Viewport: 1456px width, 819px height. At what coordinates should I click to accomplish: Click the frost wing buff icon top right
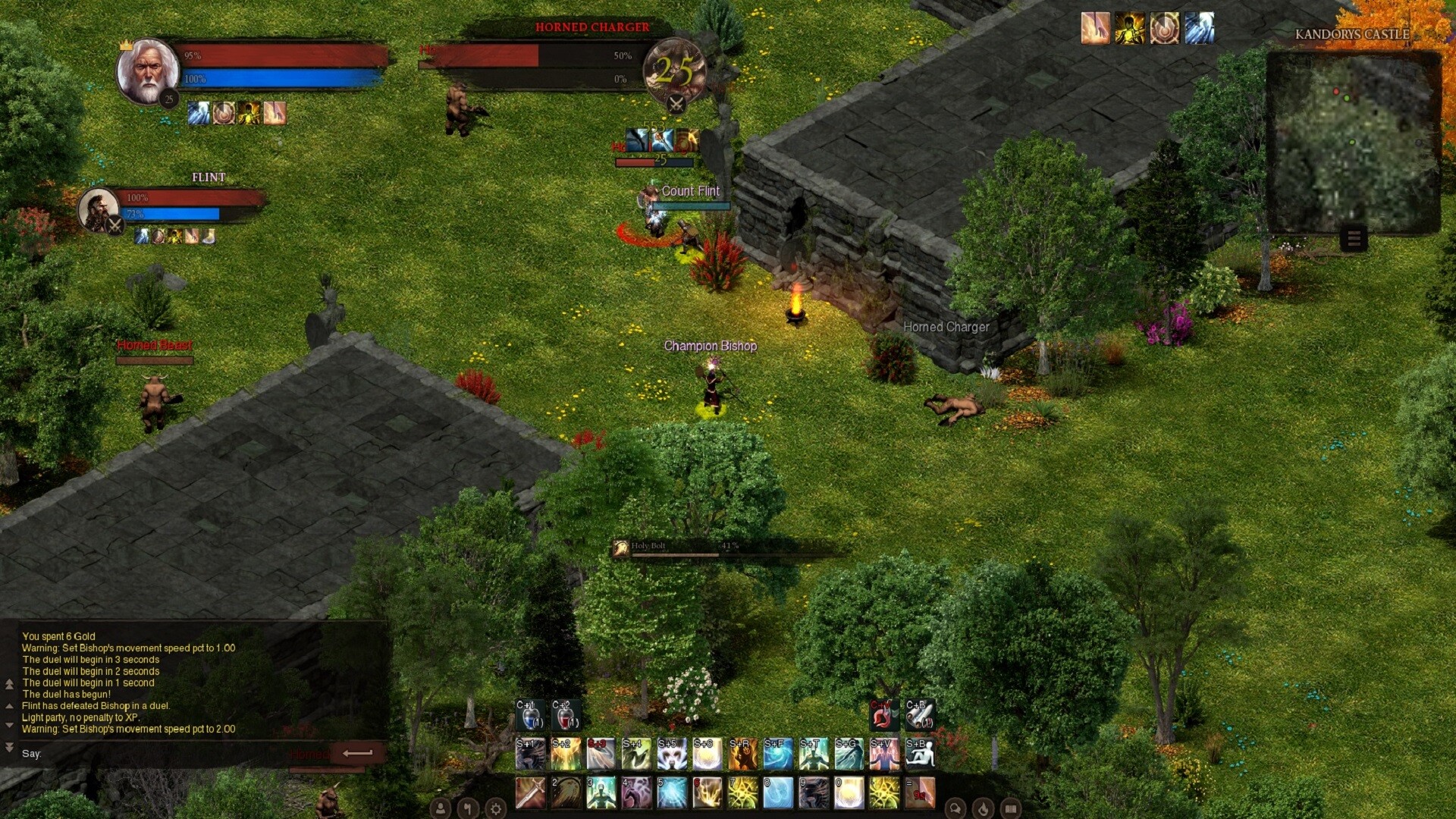tap(1197, 28)
